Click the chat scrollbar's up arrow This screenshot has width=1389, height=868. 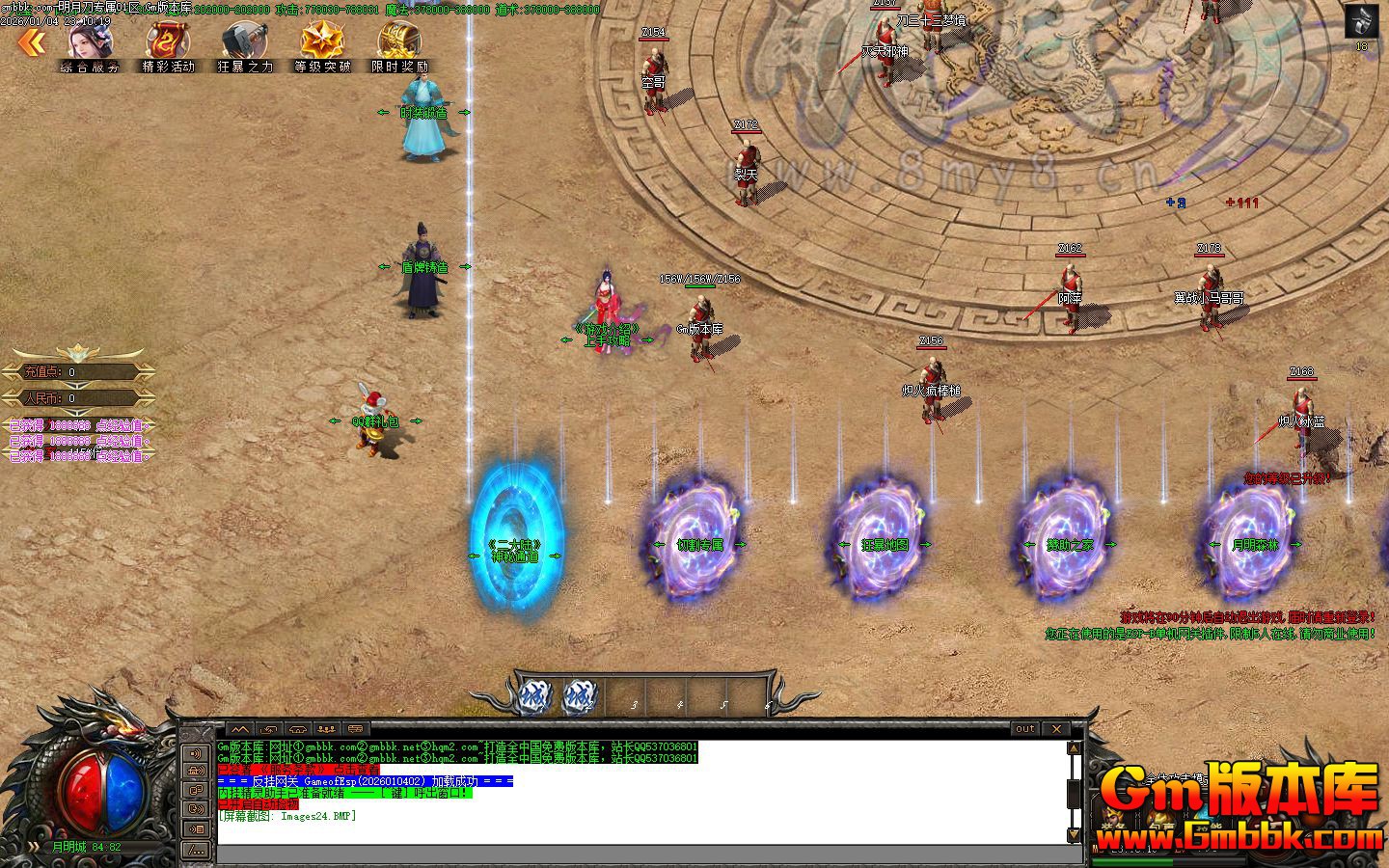coord(1074,748)
